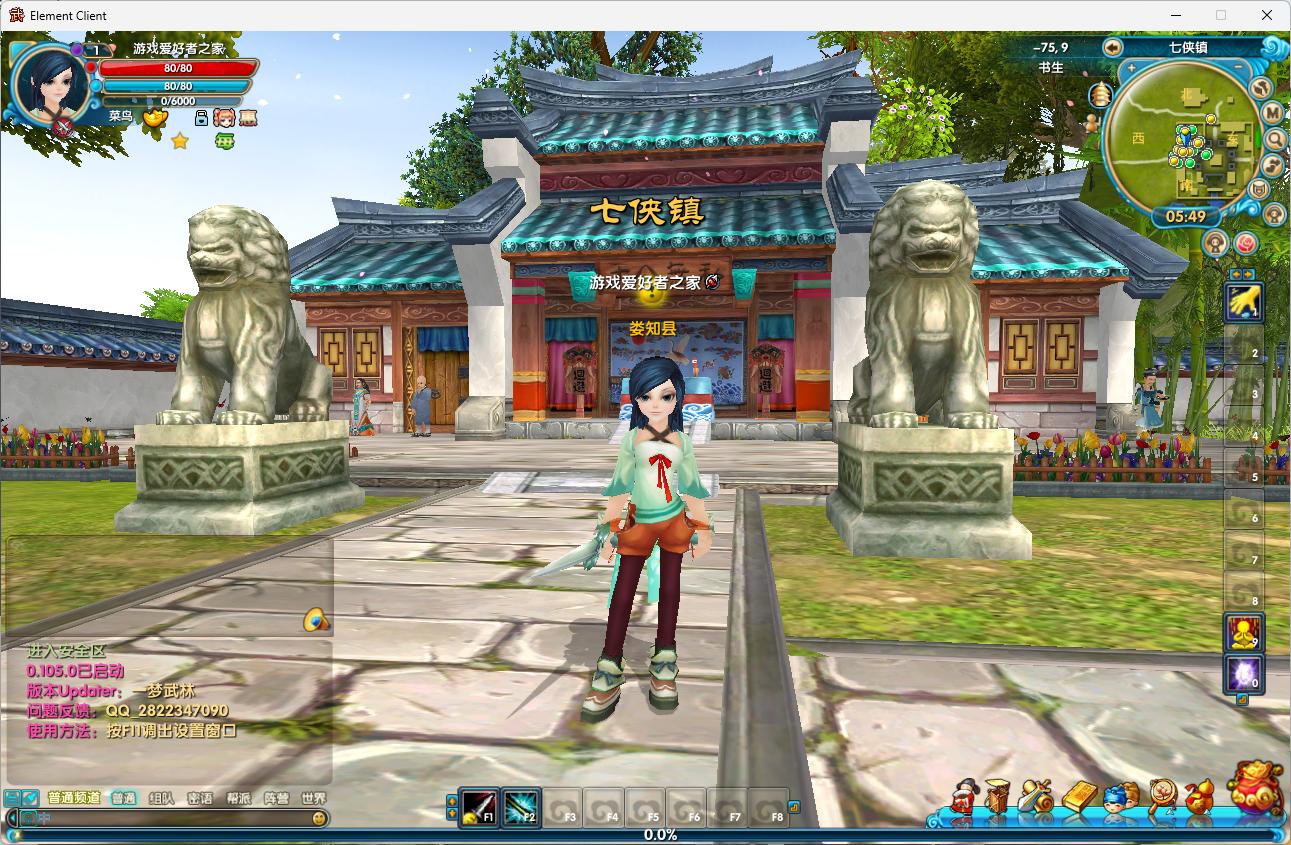Open the 帮派 chat tab
Screen dimensions: 1291x845
coord(238,798)
